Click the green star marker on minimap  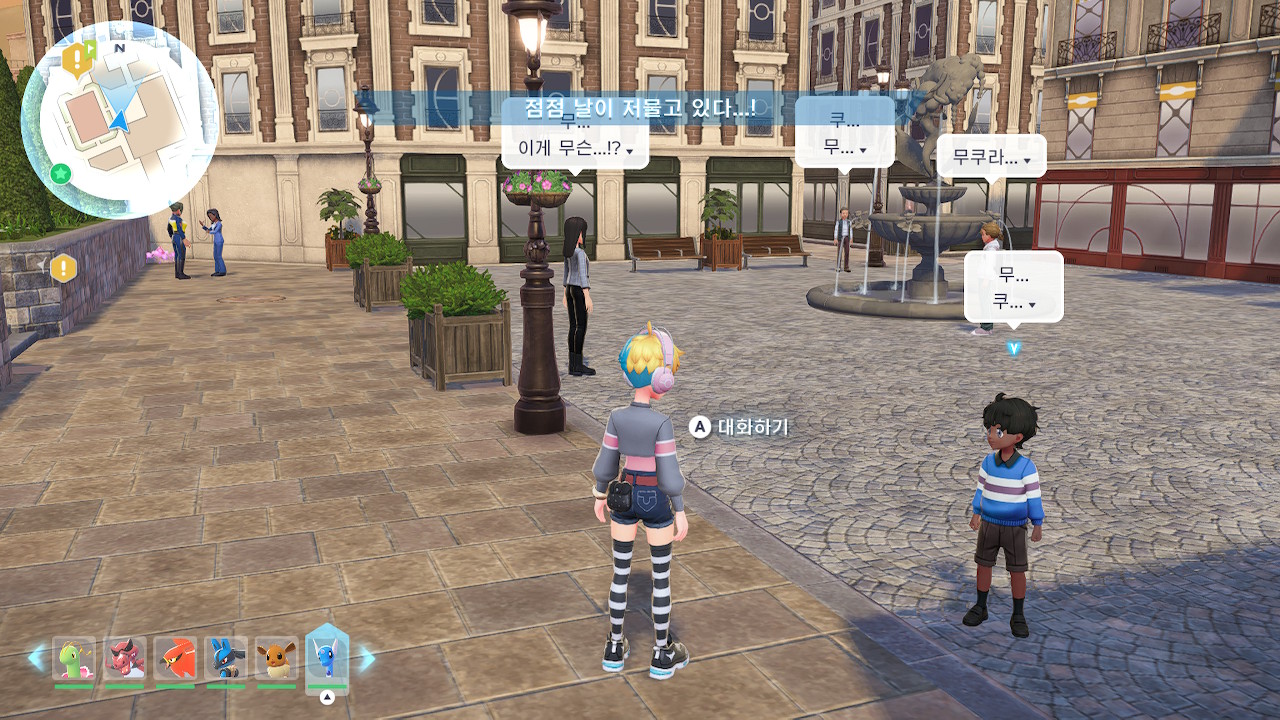(x=61, y=174)
